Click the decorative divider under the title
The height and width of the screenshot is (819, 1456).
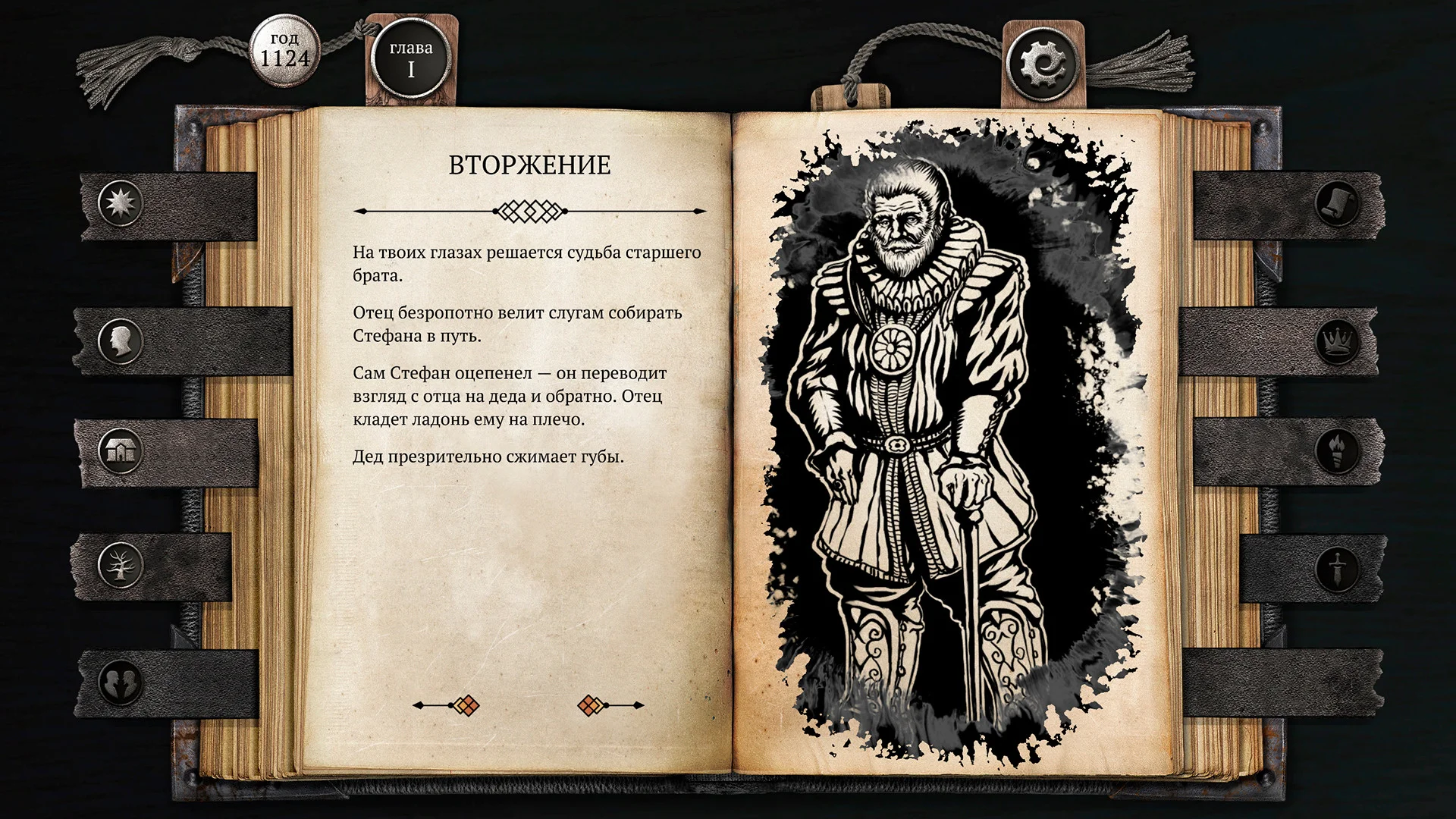click(x=529, y=209)
